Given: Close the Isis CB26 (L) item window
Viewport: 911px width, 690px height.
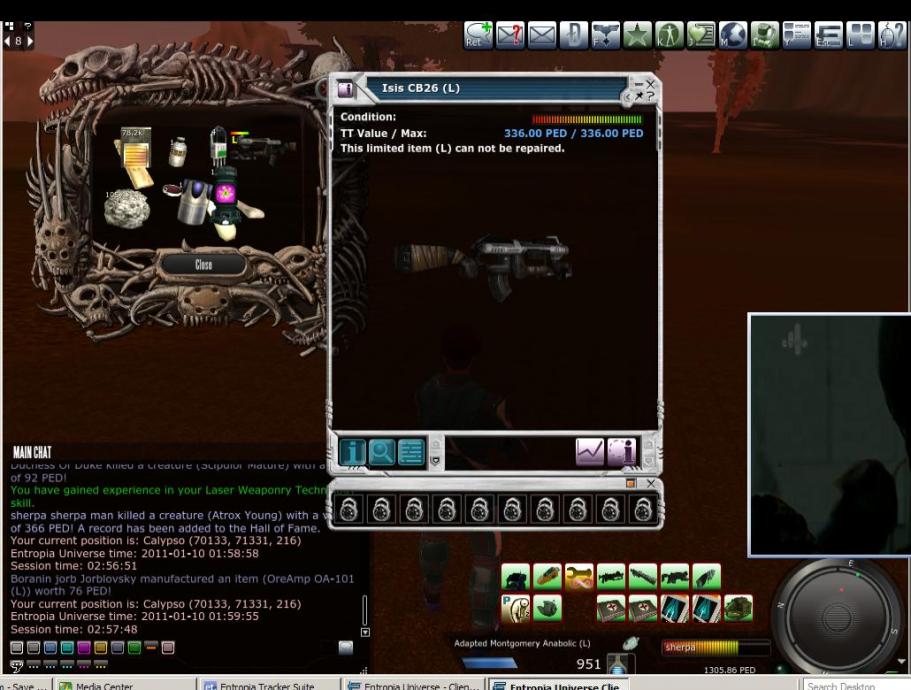Looking at the screenshot, I should coord(651,84).
